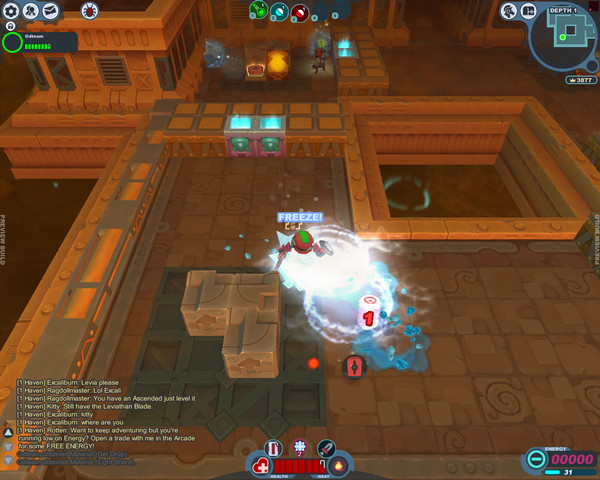Open the mail envelope icon
This screenshot has height=480, width=600.
[x=51, y=11]
